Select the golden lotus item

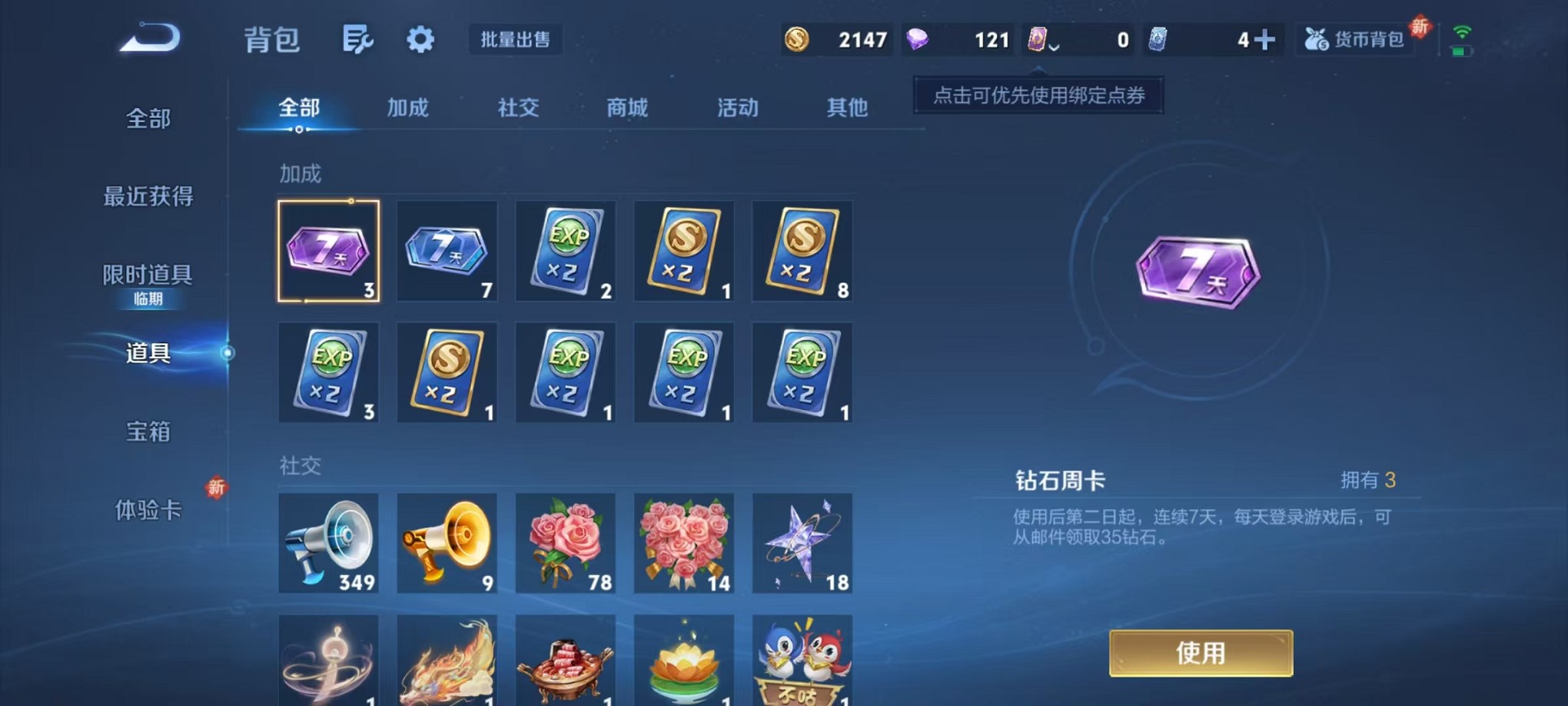tap(683, 660)
